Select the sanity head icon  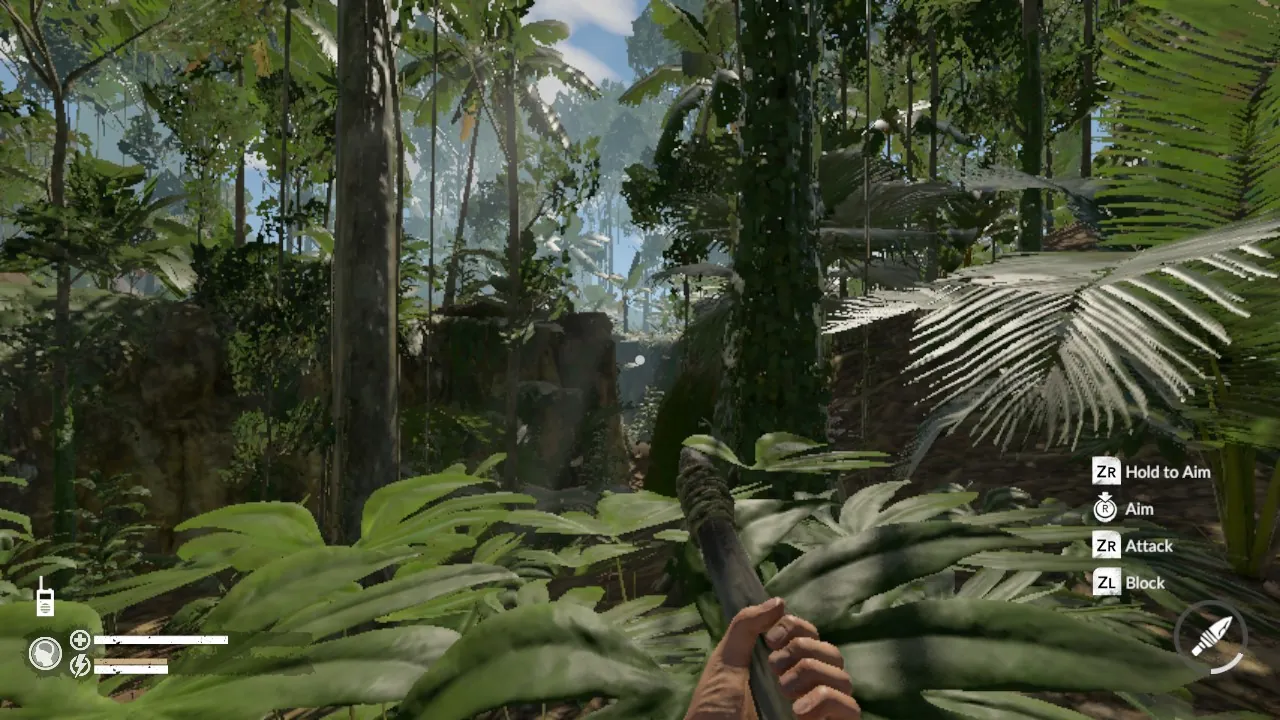click(44, 654)
